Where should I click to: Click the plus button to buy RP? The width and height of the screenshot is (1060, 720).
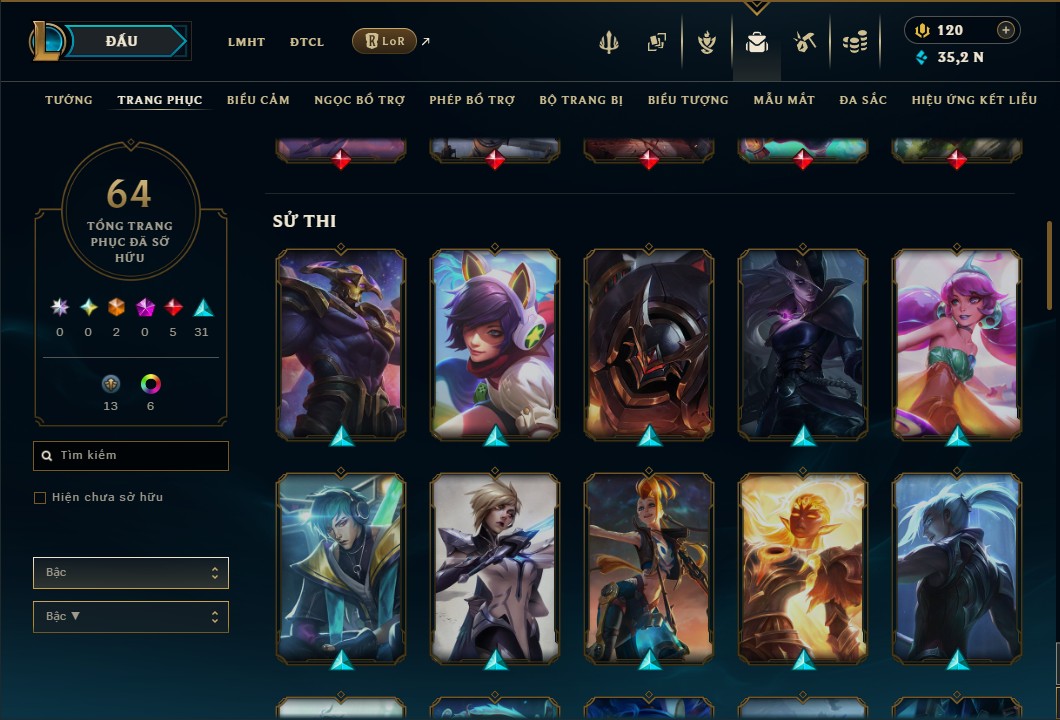click(1005, 30)
